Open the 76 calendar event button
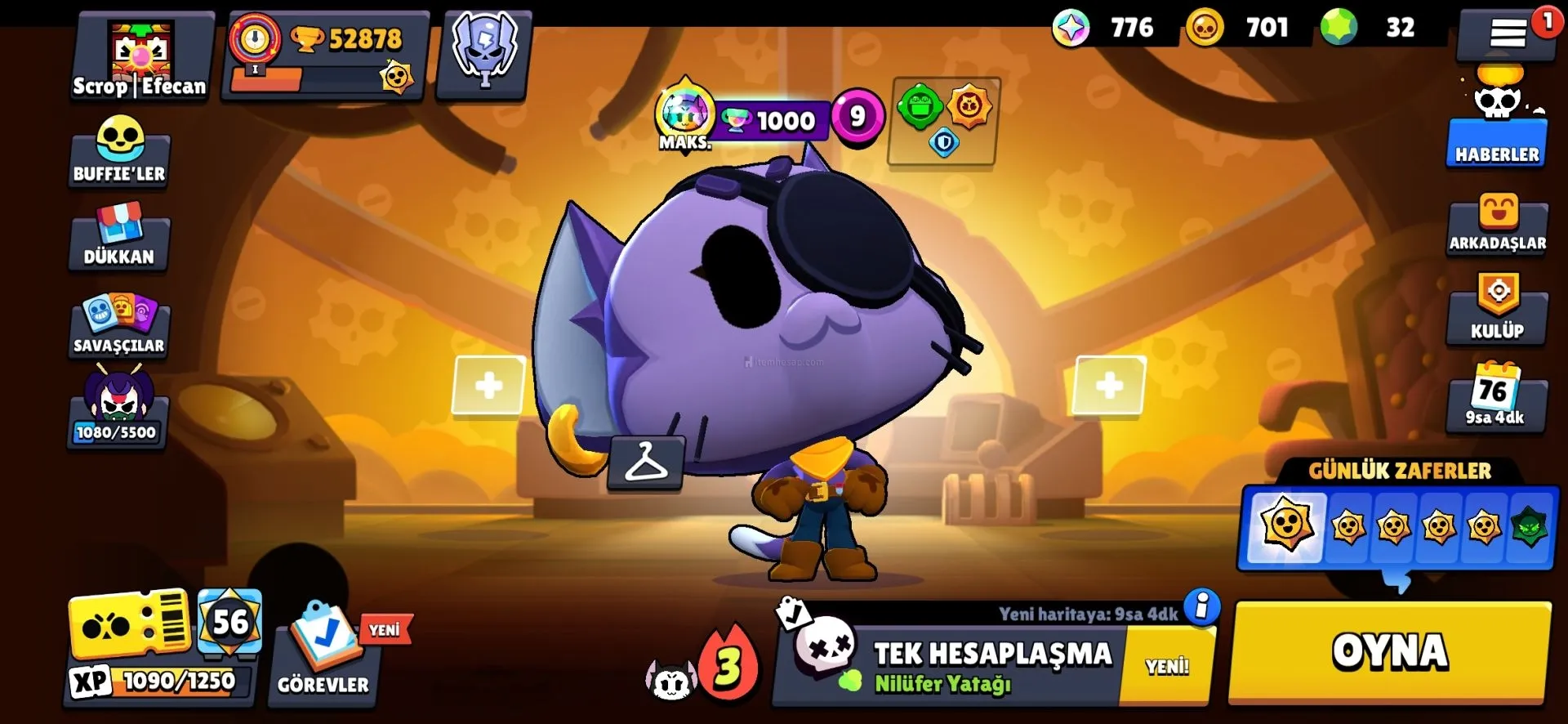 click(x=1494, y=398)
